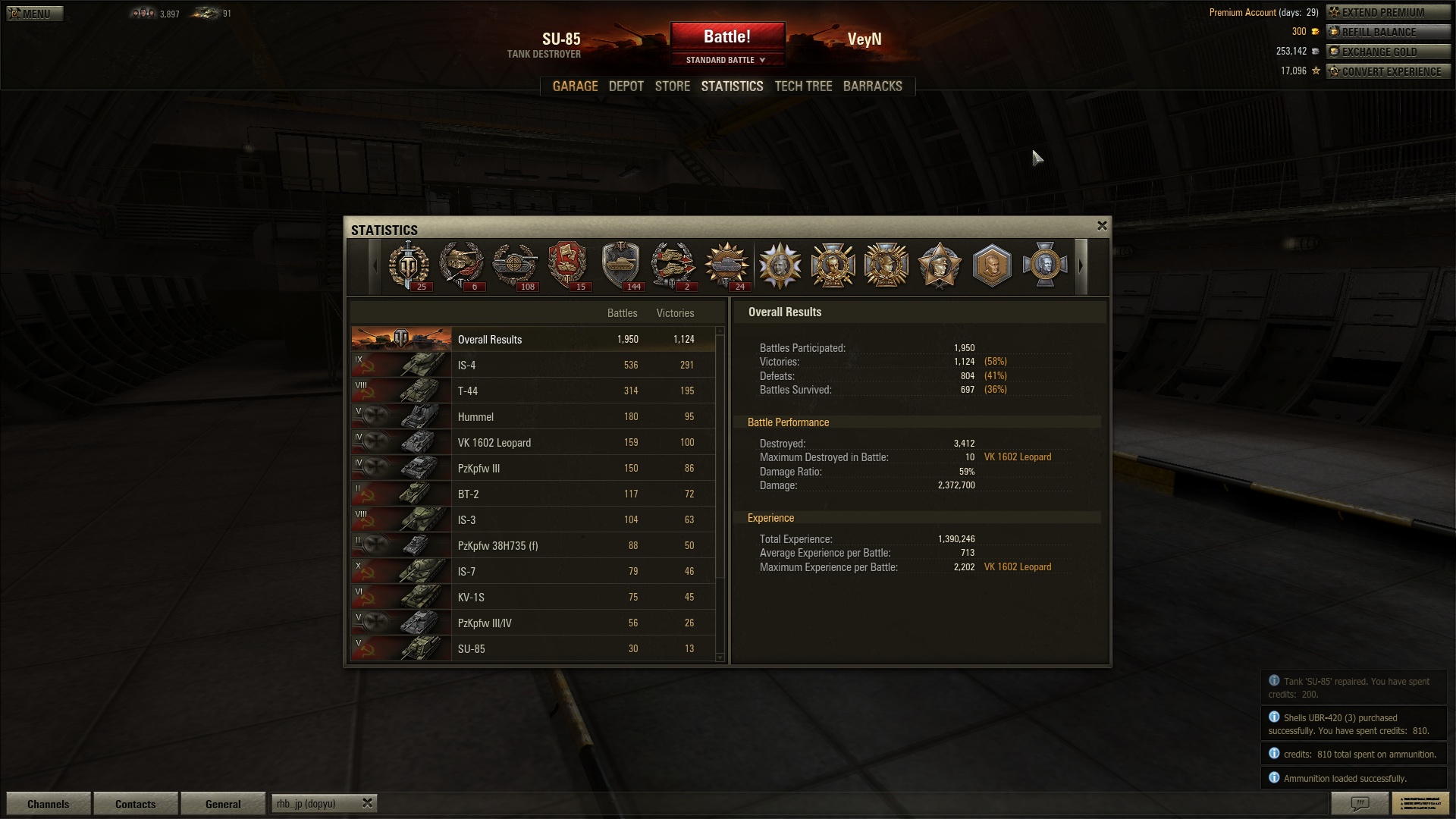
Task: Select the Hummel statistics row
Action: (532, 417)
